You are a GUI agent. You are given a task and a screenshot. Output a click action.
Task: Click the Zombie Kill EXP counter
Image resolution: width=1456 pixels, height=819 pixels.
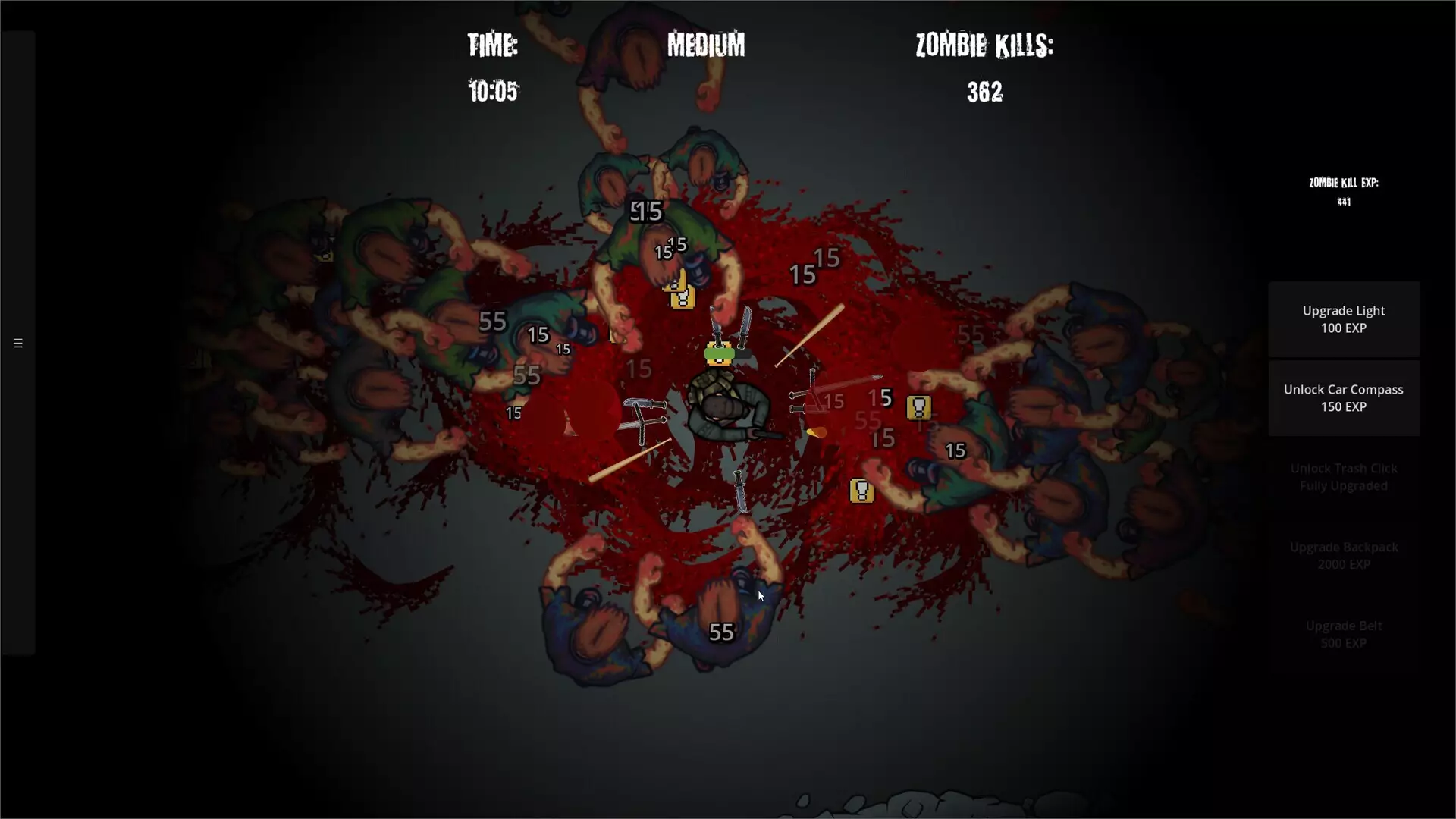point(1343,191)
